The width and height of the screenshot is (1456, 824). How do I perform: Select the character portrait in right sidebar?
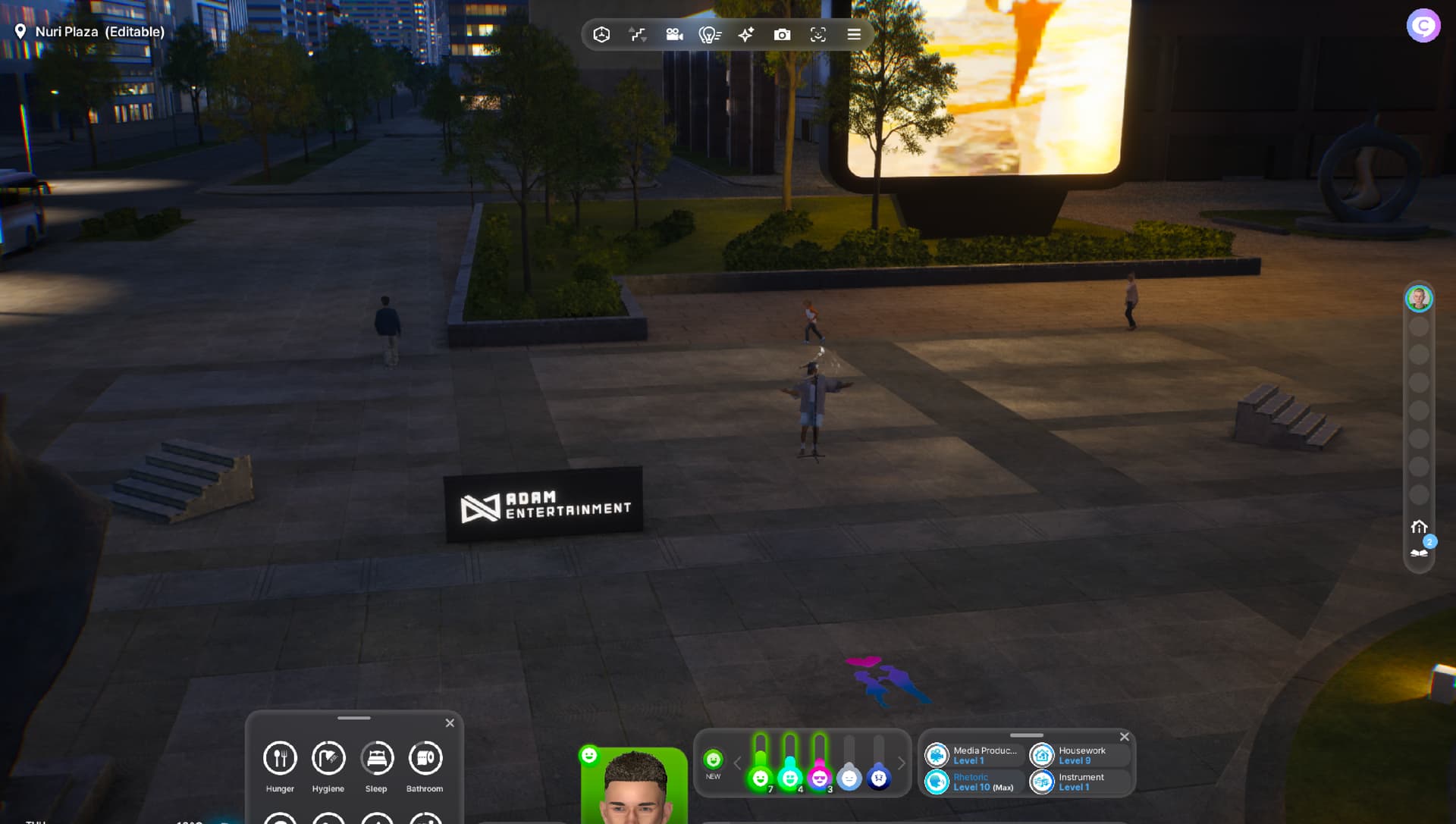1419,299
